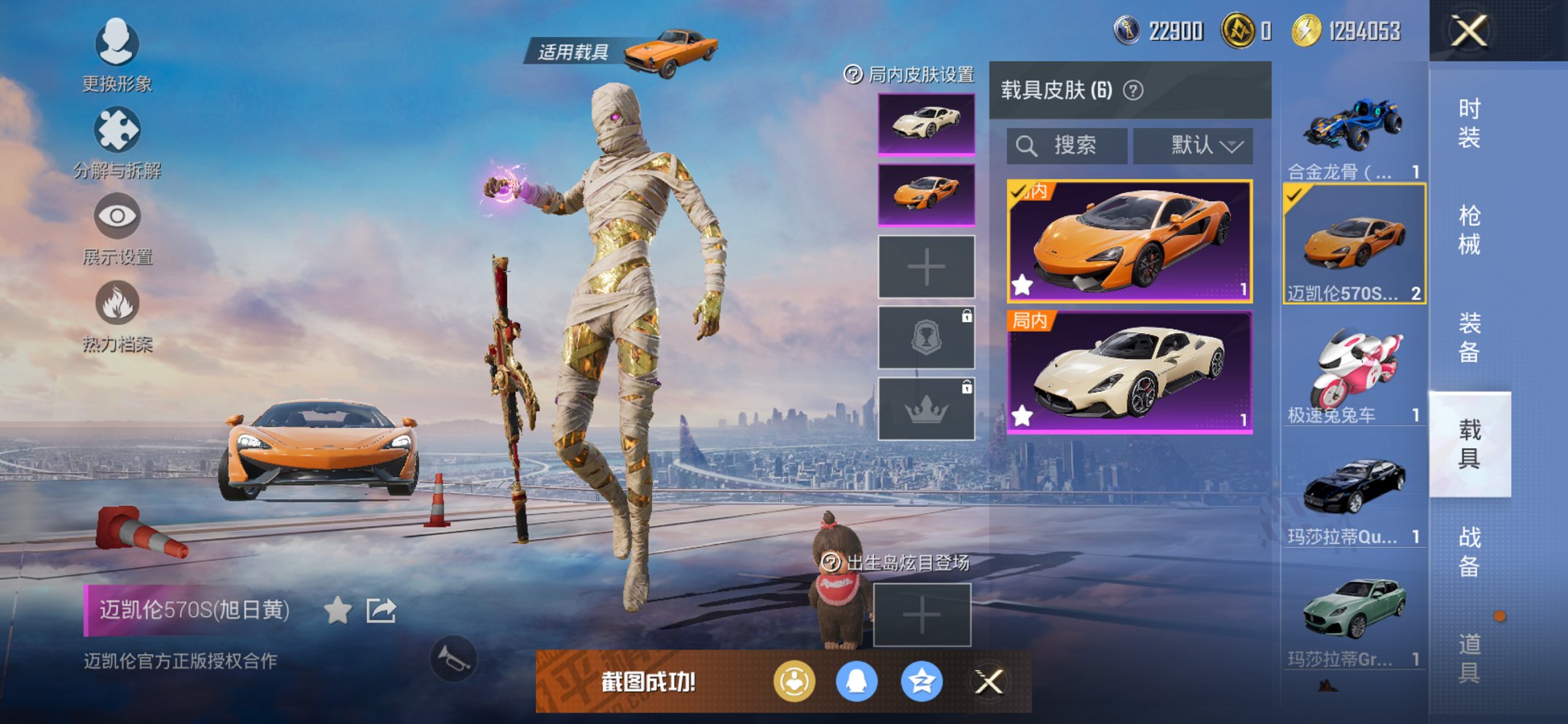
Task: Open the 默认 sort dropdown
Action: tap(1192, 145)
